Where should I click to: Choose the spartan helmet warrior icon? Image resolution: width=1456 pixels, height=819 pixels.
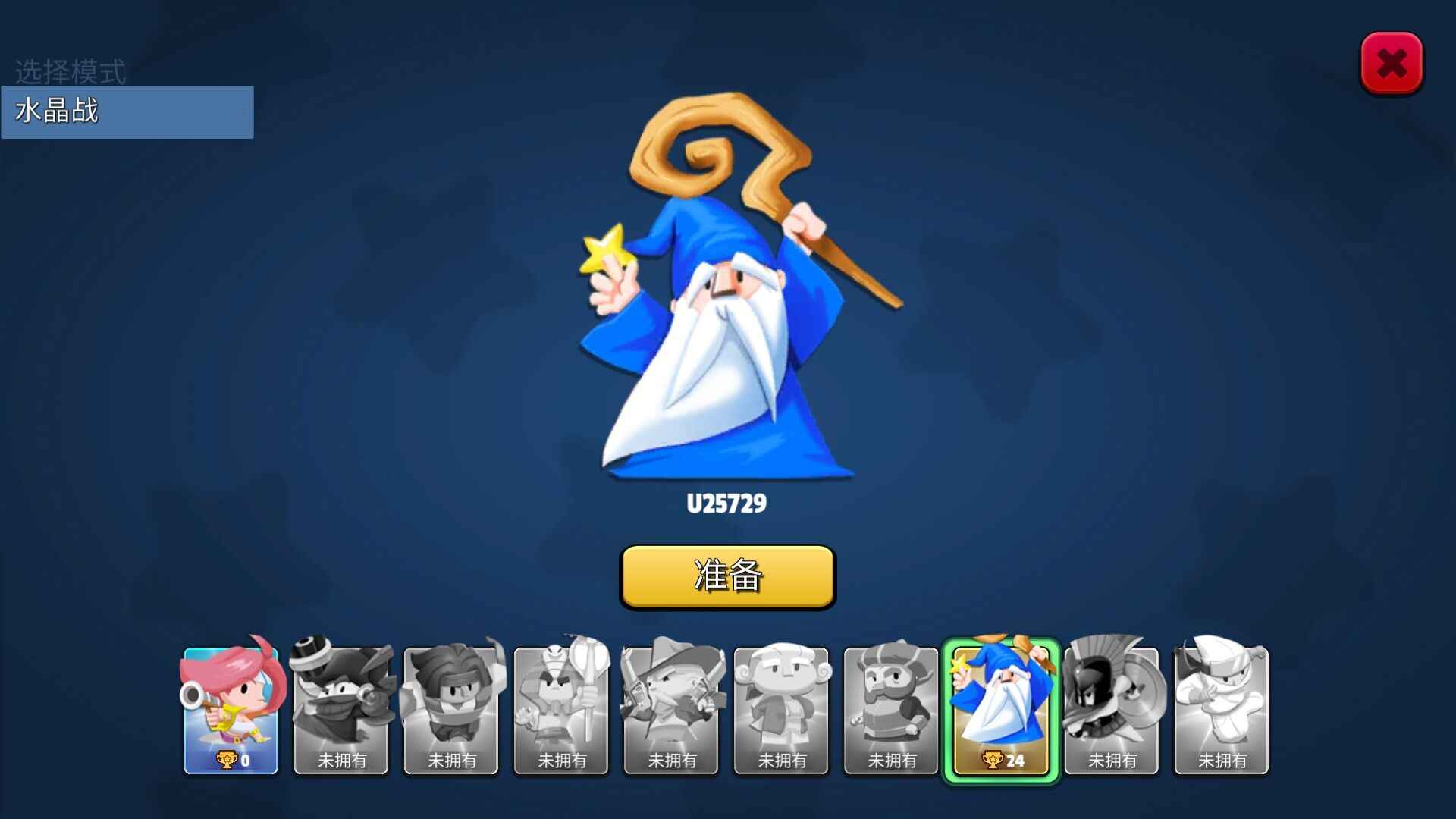pos(1110,705)
